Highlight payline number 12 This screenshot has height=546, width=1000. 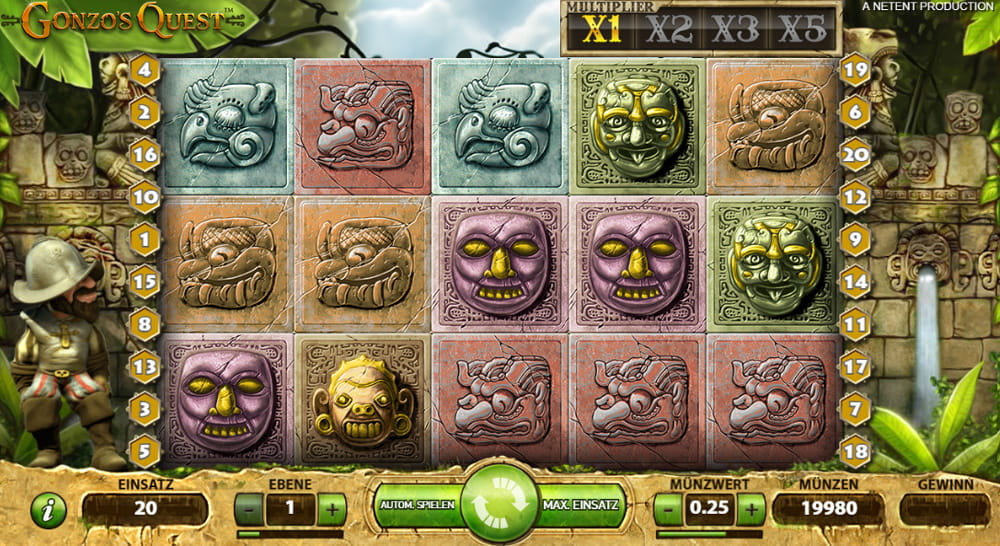click(x=854, y=198)
